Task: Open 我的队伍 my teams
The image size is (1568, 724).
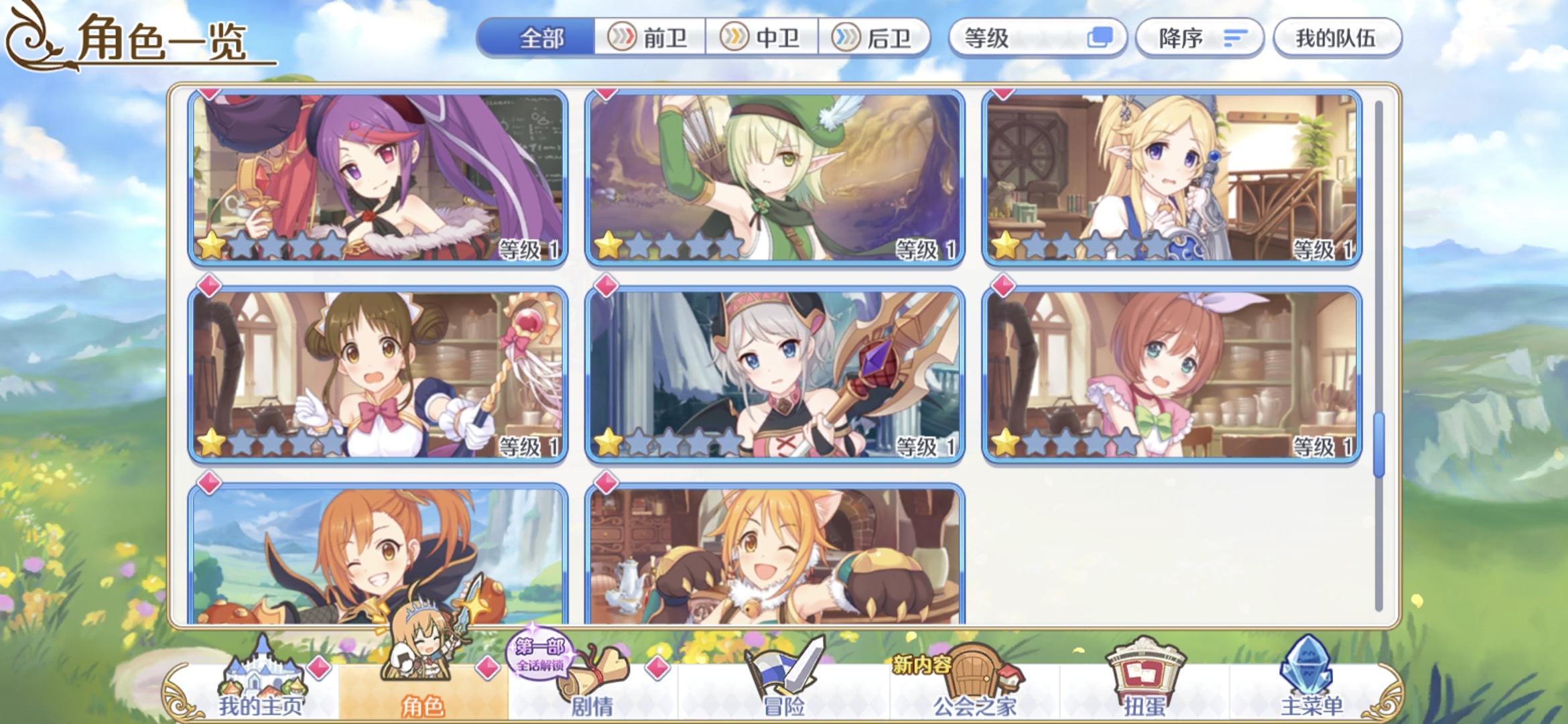Action: click(1336, 38)
